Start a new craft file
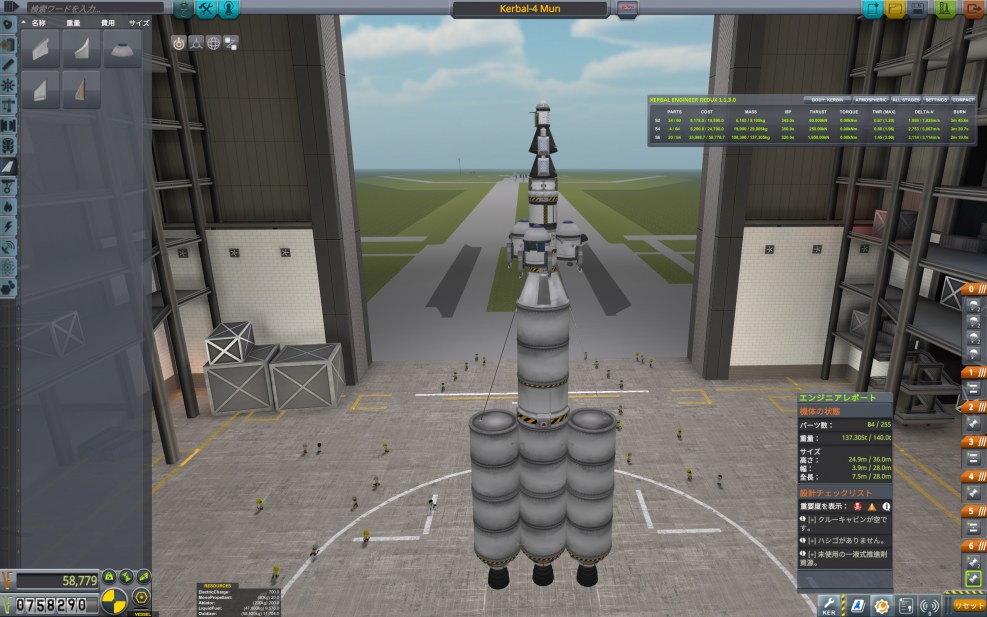The height and width of the screenshot is (617, 987). pos(872,9)
